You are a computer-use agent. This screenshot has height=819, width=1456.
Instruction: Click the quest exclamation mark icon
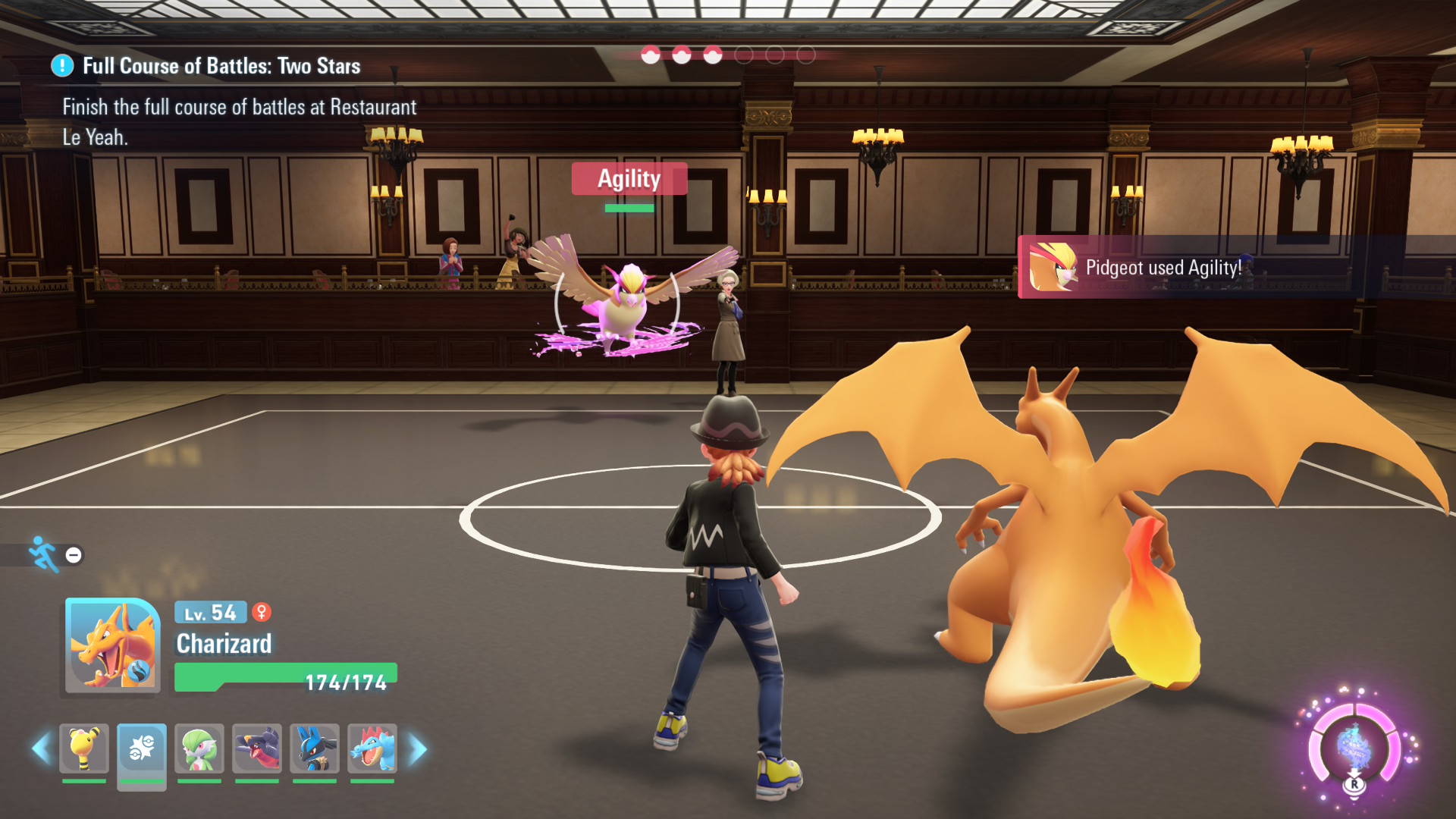[x=61, y=66]
